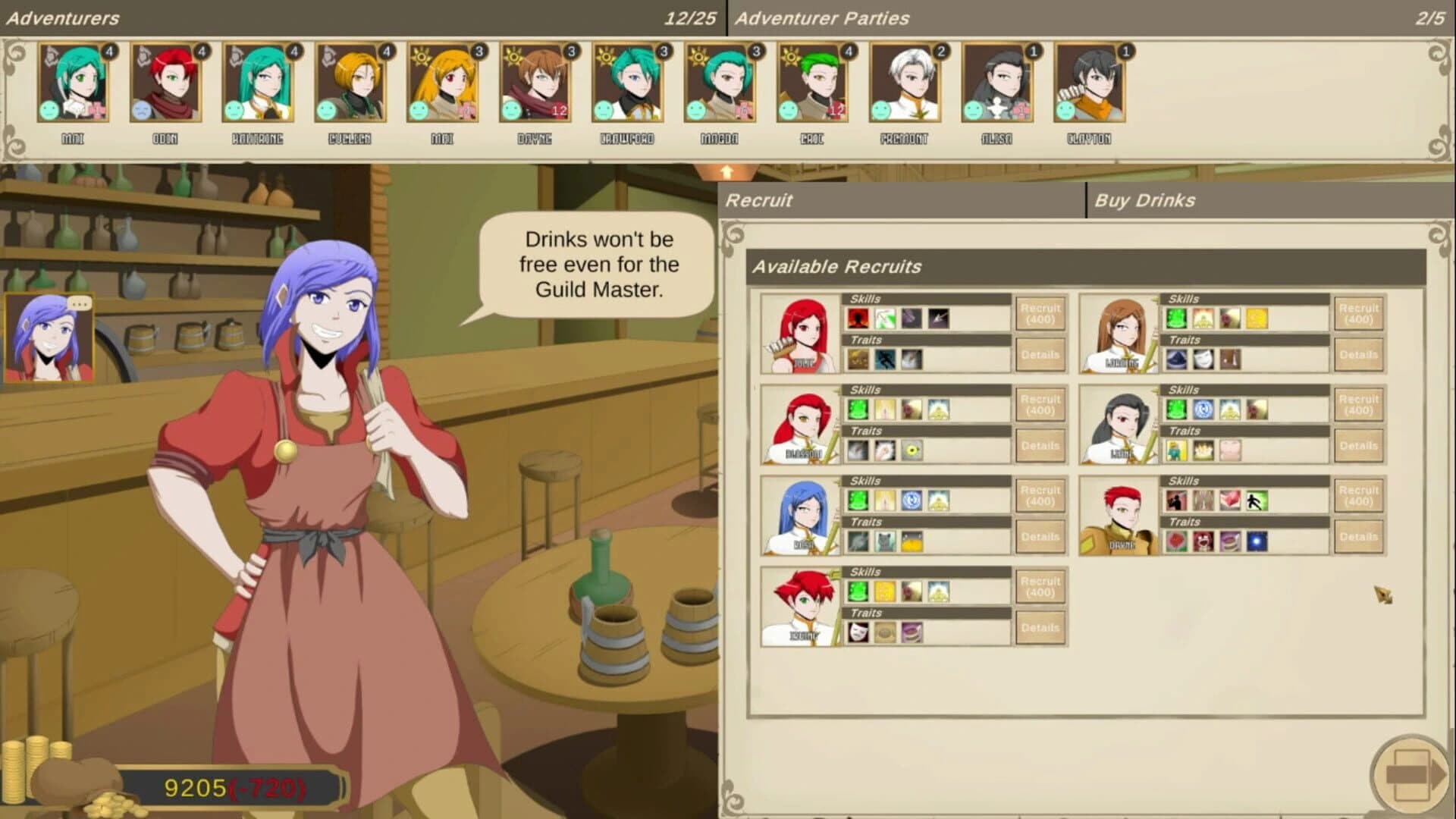Recruit June for 400 gold

(x=1040, y=312)
